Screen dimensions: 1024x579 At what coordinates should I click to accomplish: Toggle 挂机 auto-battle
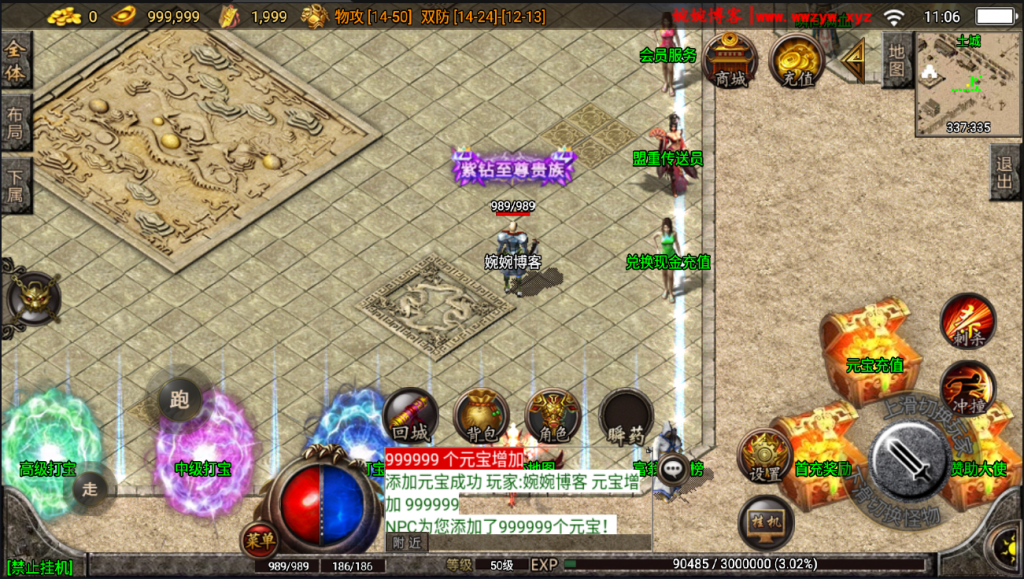[765, 521]
